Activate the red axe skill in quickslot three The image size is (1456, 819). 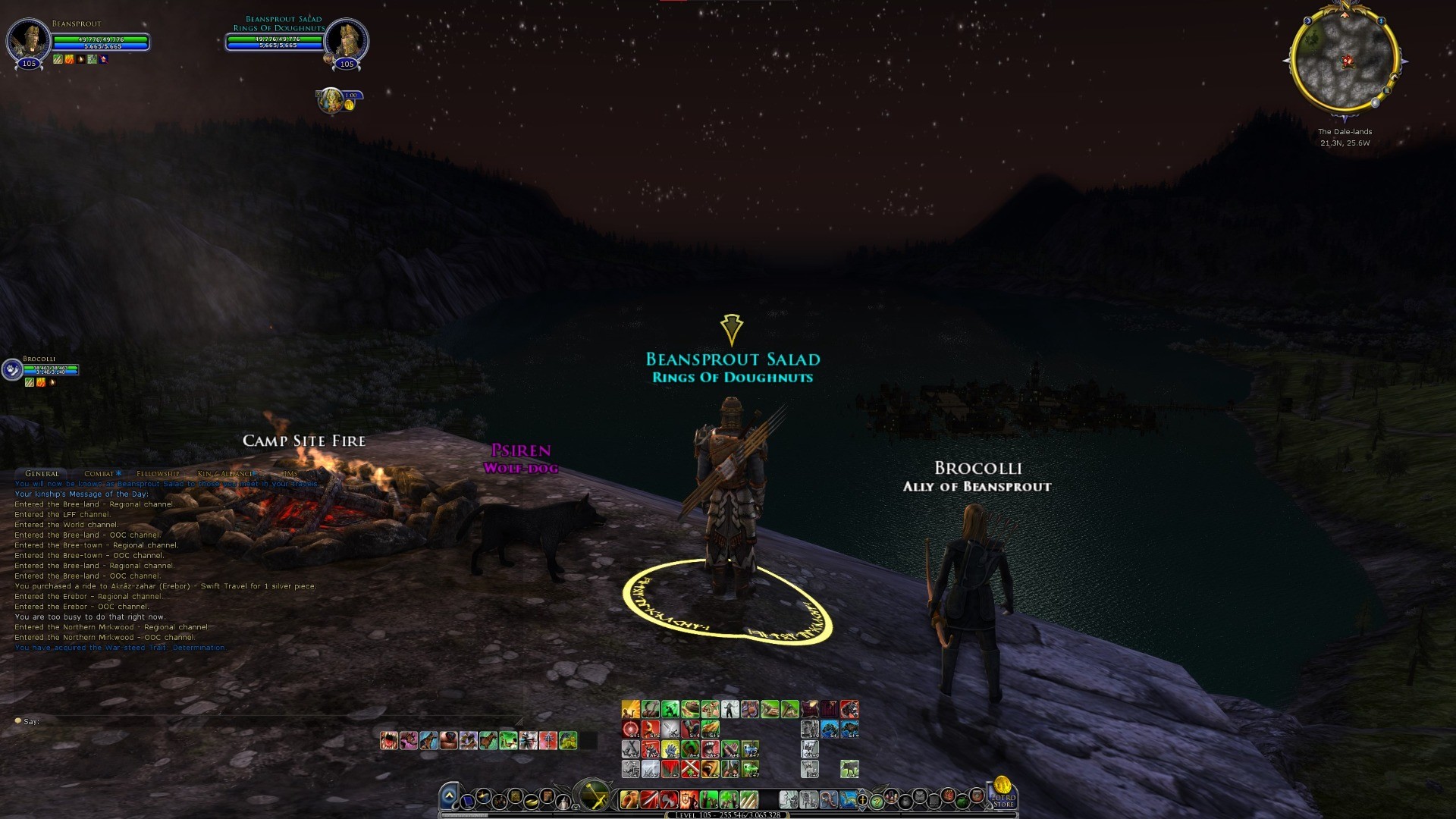point(669,799)
